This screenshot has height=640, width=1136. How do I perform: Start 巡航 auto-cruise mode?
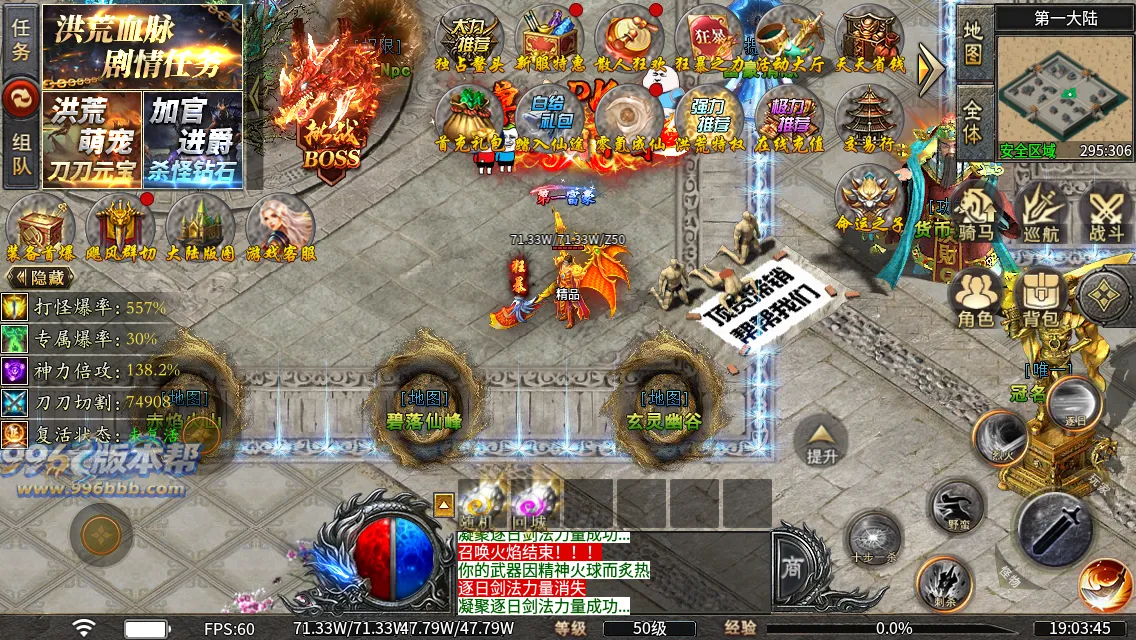click(1041, 214)
